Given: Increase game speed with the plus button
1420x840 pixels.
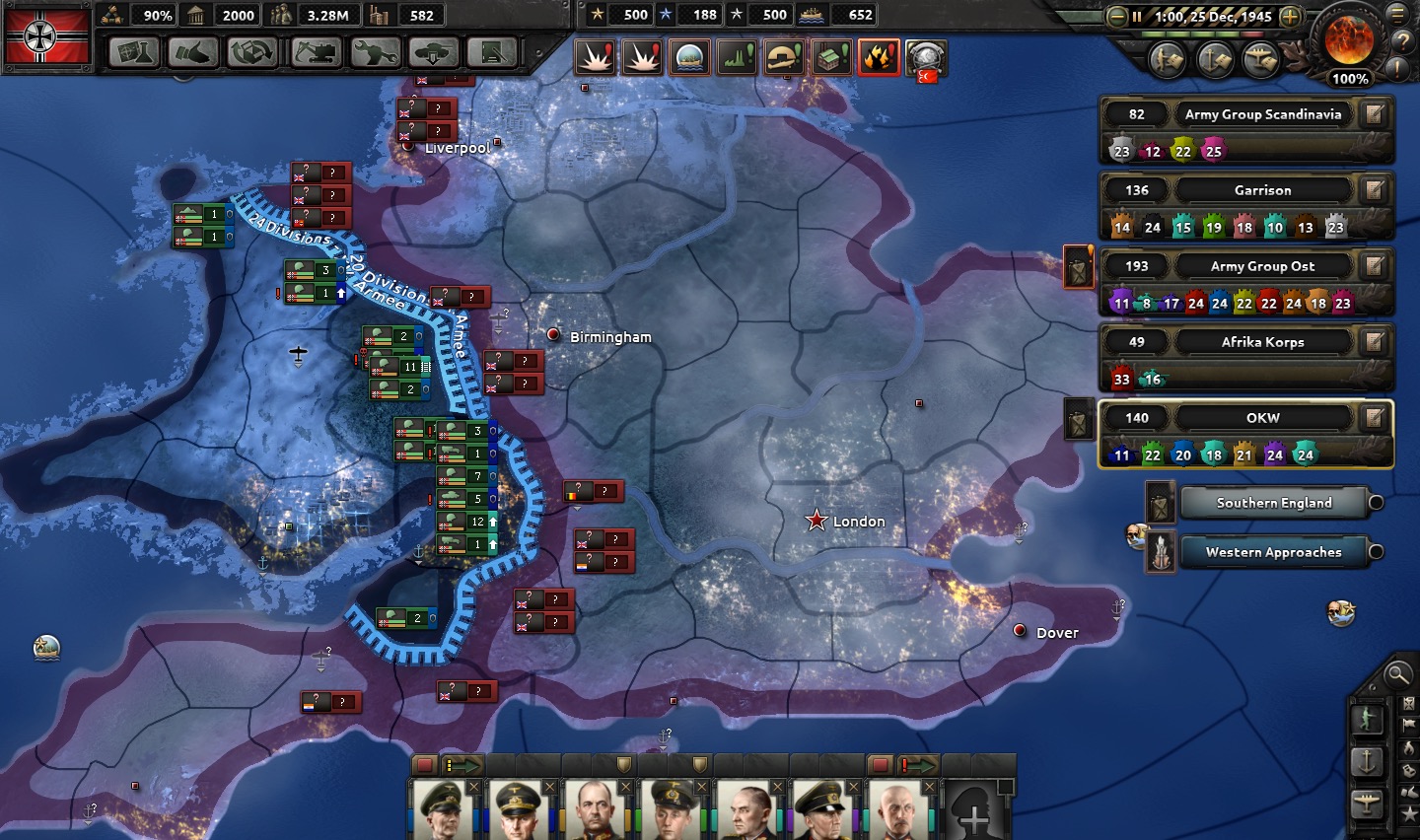Looking at the screenshot, I should (1290, 17).
